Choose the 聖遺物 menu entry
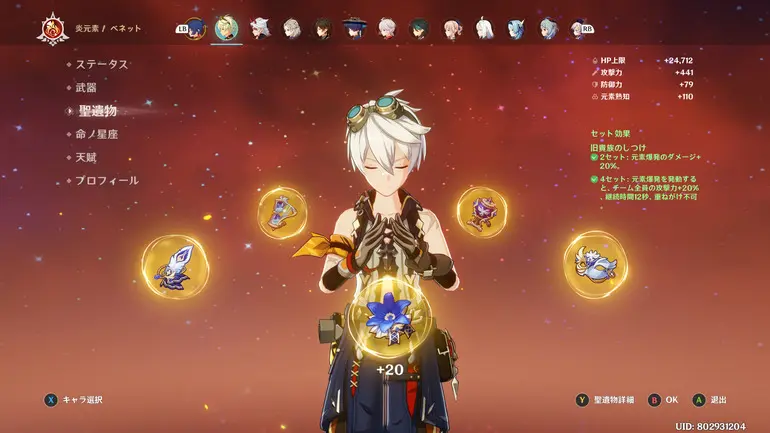This screenshot has height=433, width=770. [x=97, y=111]
